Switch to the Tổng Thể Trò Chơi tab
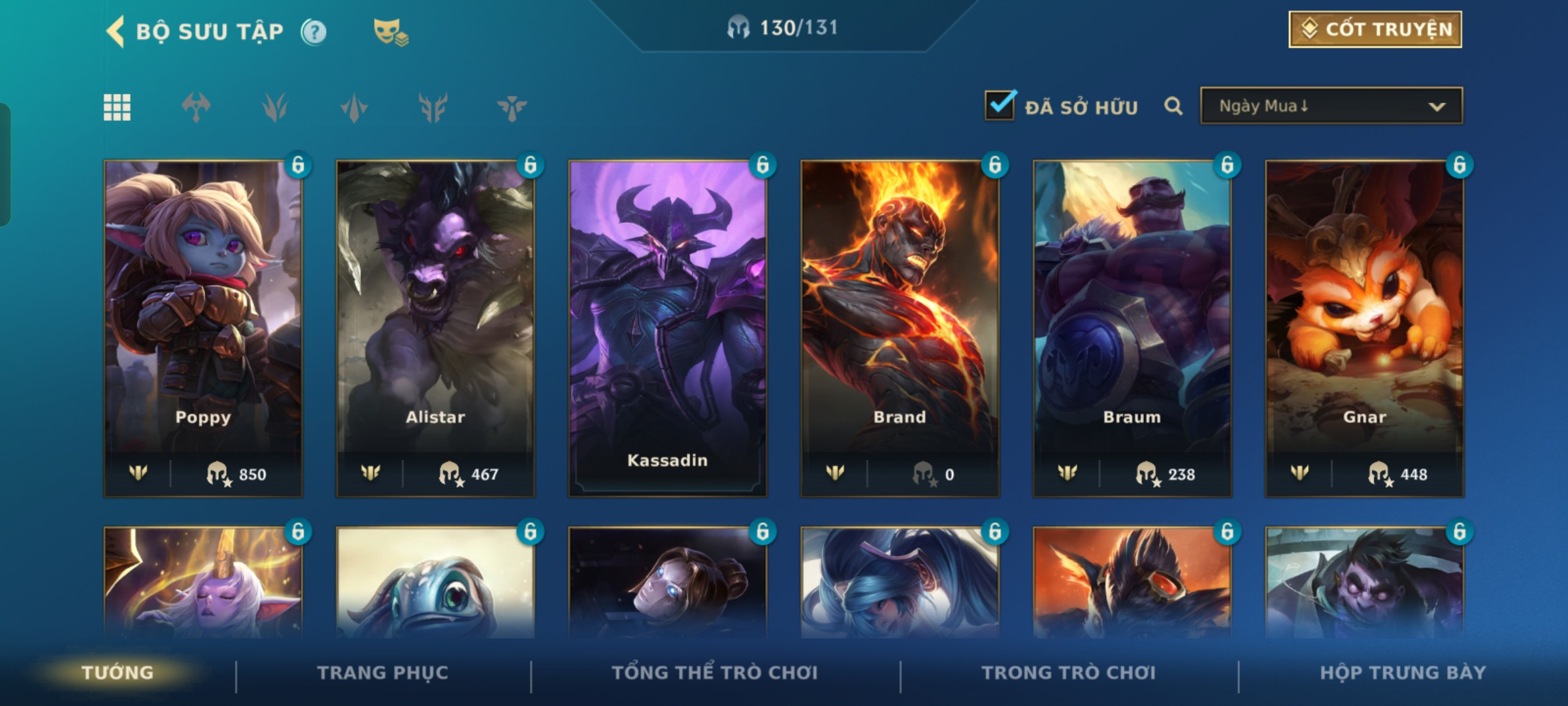 714,673
